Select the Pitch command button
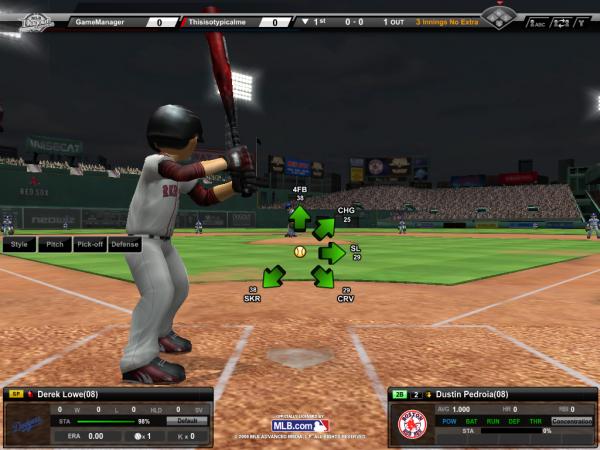 tap(55, 244)
